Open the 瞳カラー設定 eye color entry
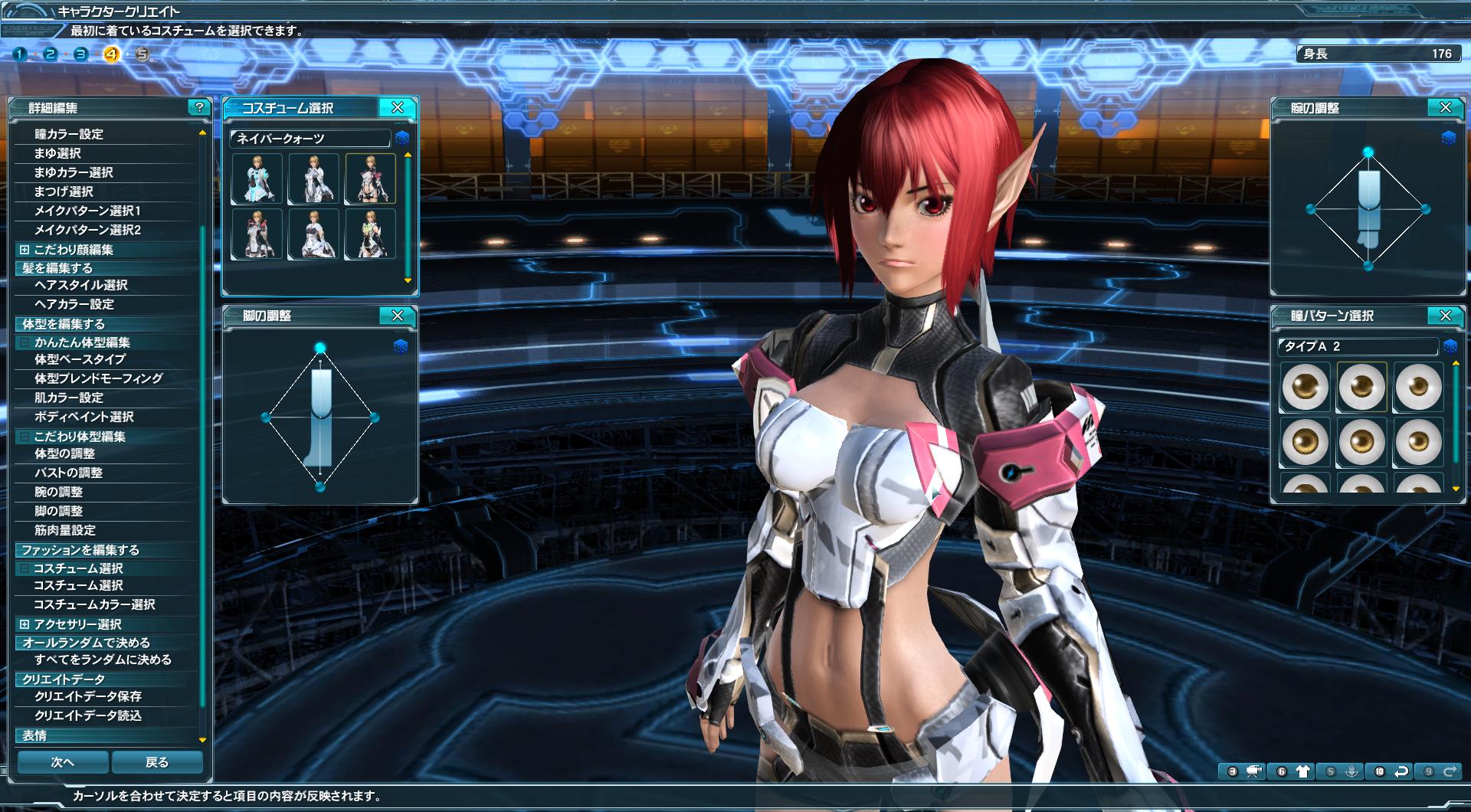The height and width of the screenshot is (812, 1471). click(x=69, y=134)
